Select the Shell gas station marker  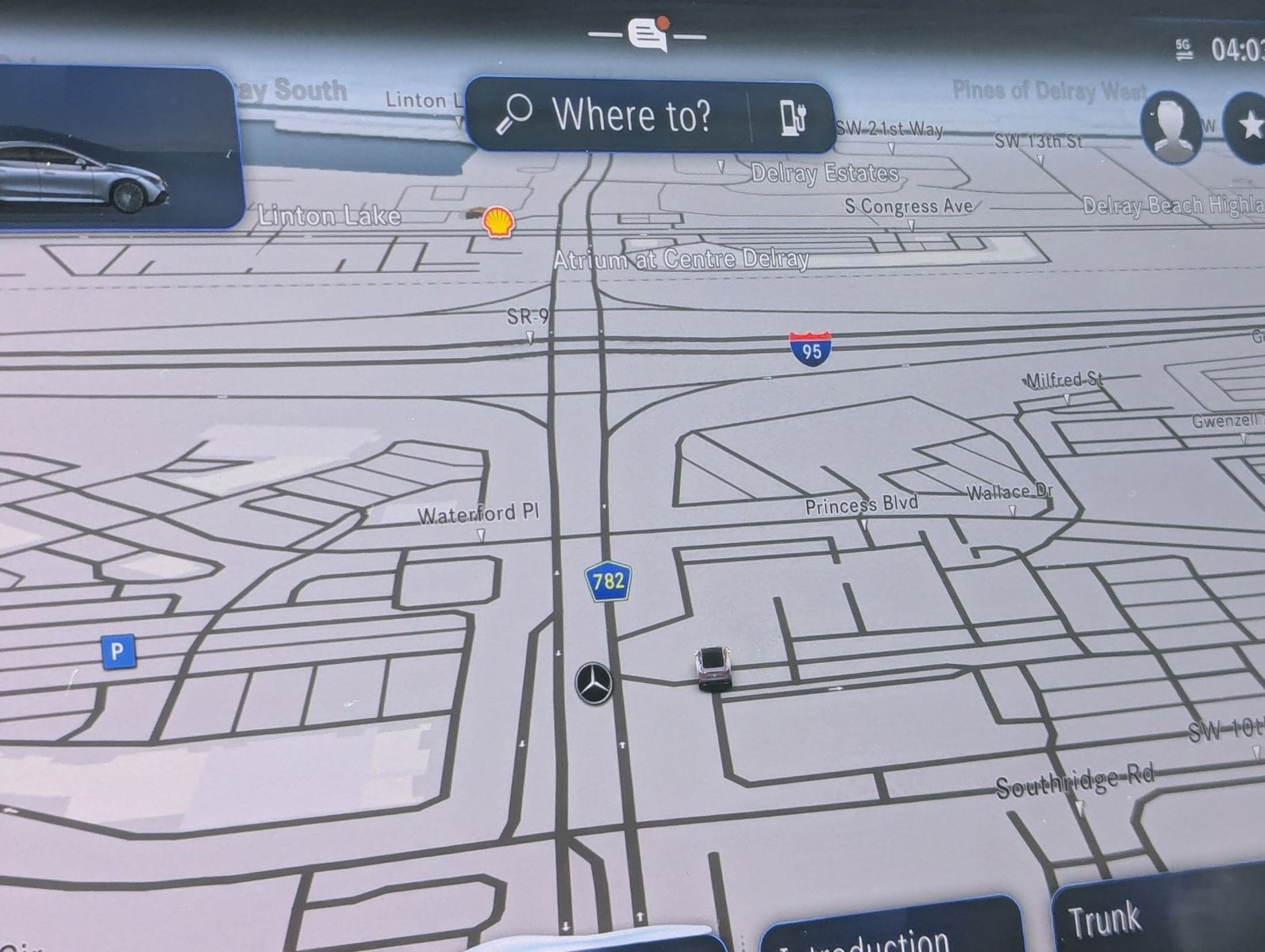(498, 221)
